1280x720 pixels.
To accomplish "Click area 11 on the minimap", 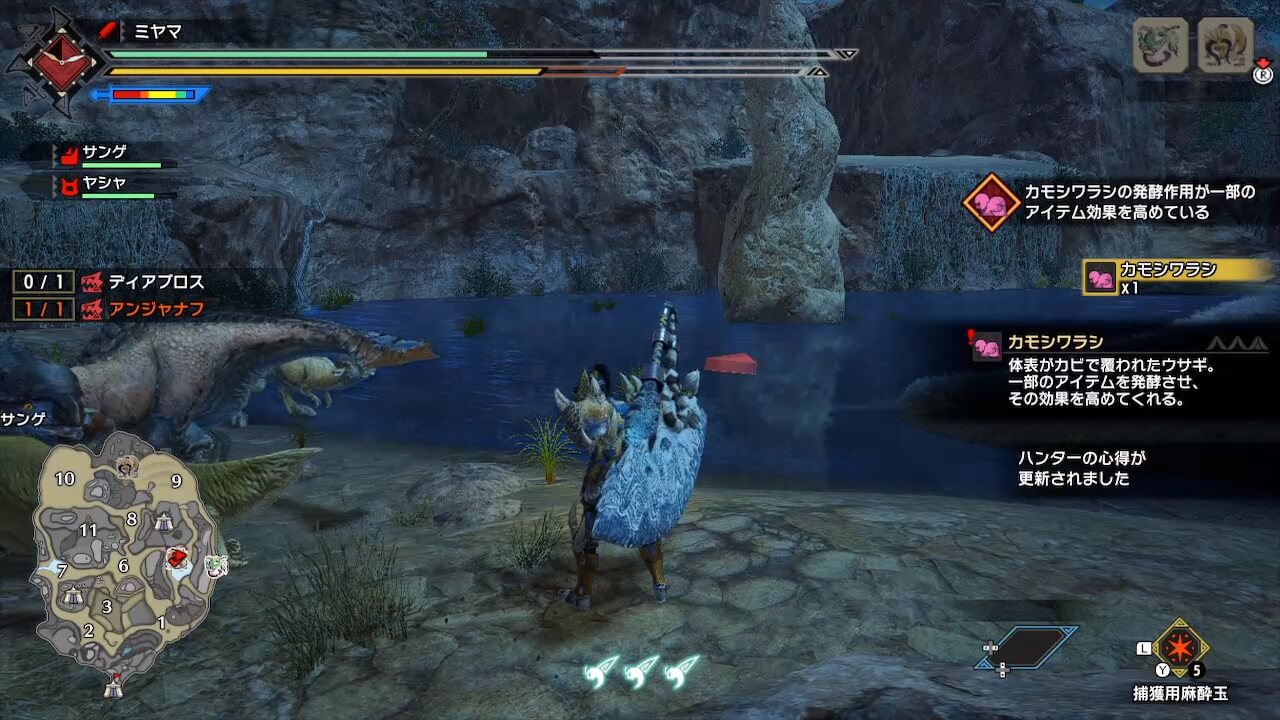I will click(x=88, y=530).
